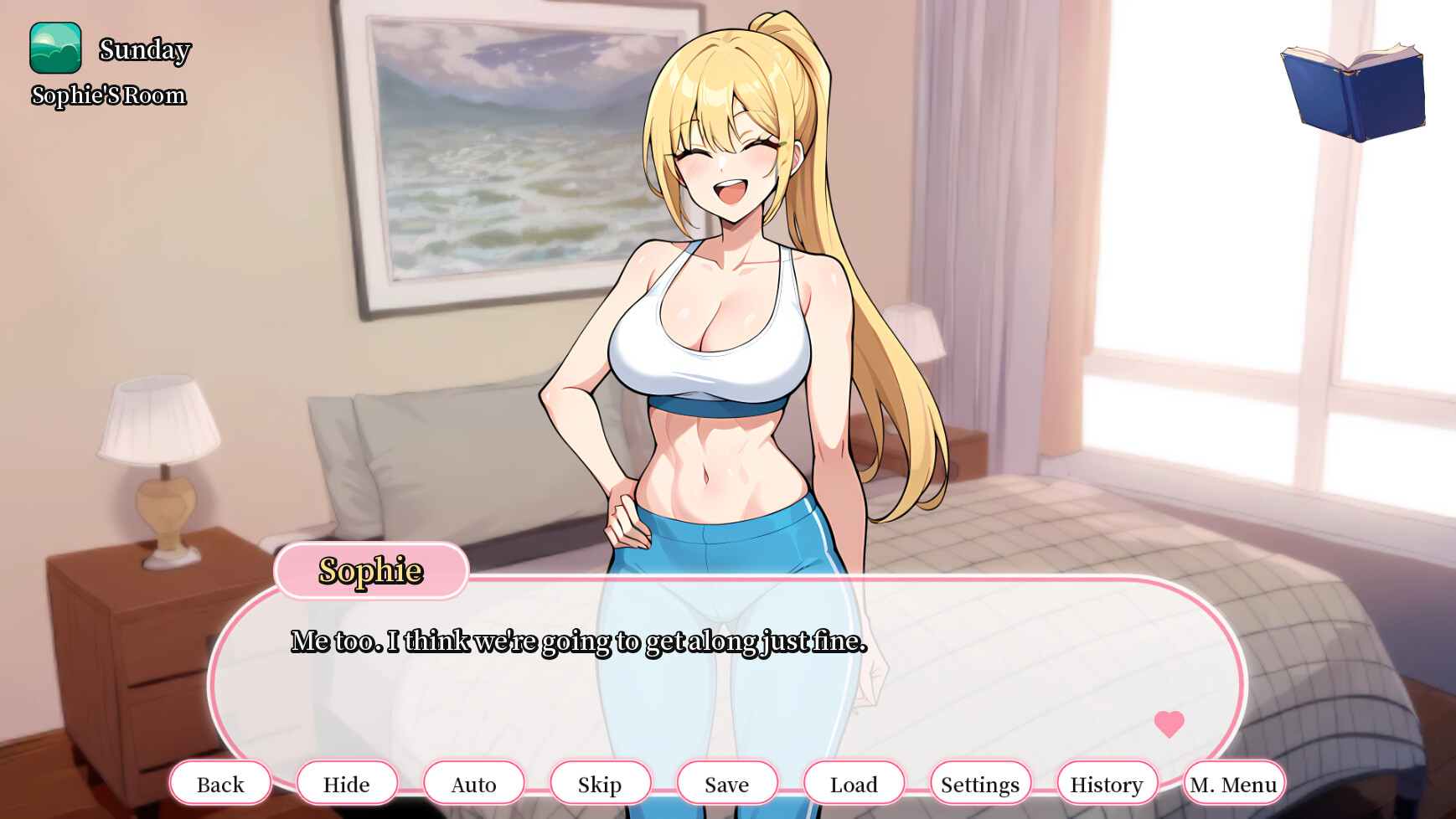Enable Auto advance mode
The image size is (1456, 819).
point(474,784)
